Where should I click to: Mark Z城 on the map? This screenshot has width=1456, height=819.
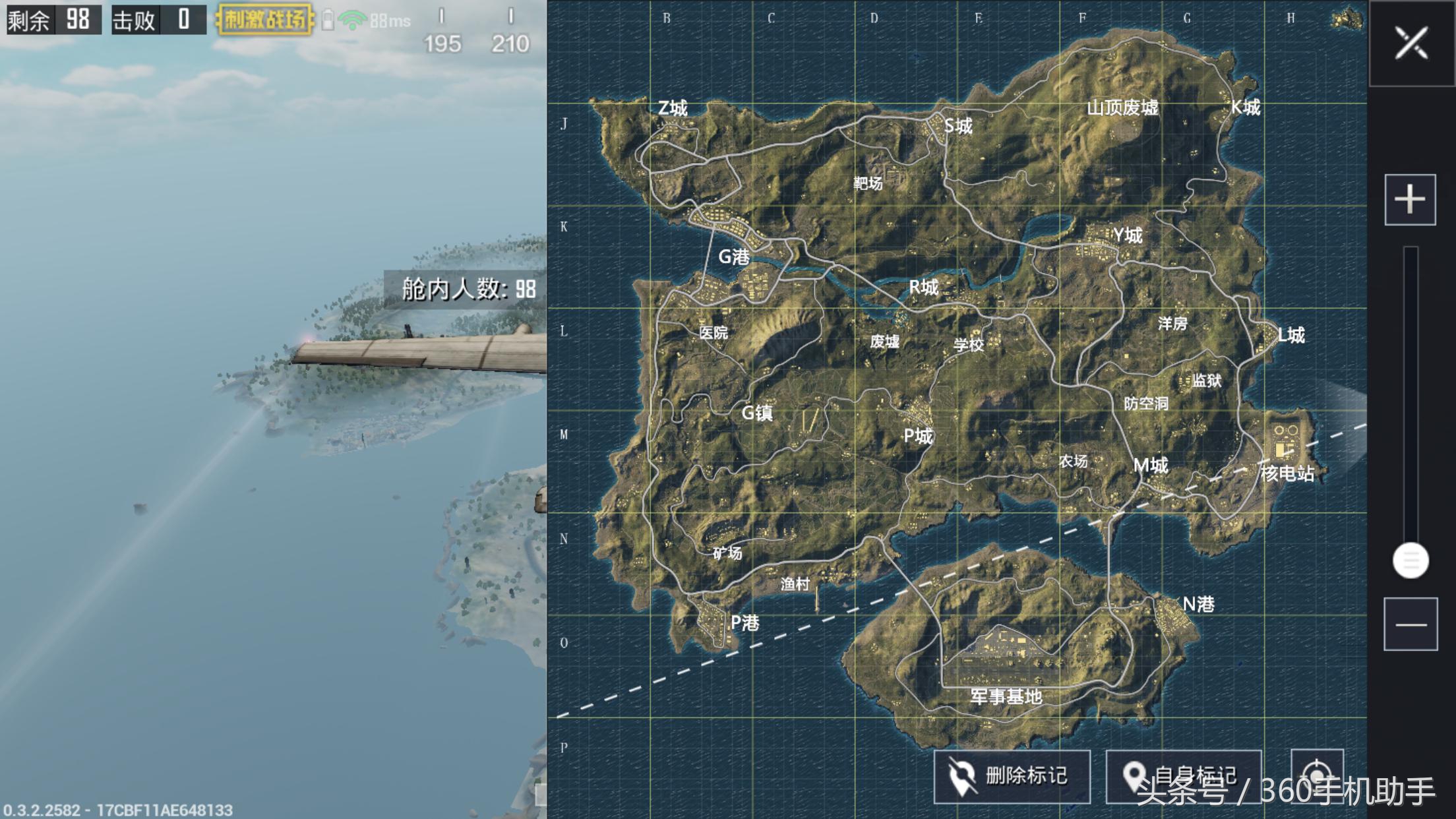click(x=673, y=107)
